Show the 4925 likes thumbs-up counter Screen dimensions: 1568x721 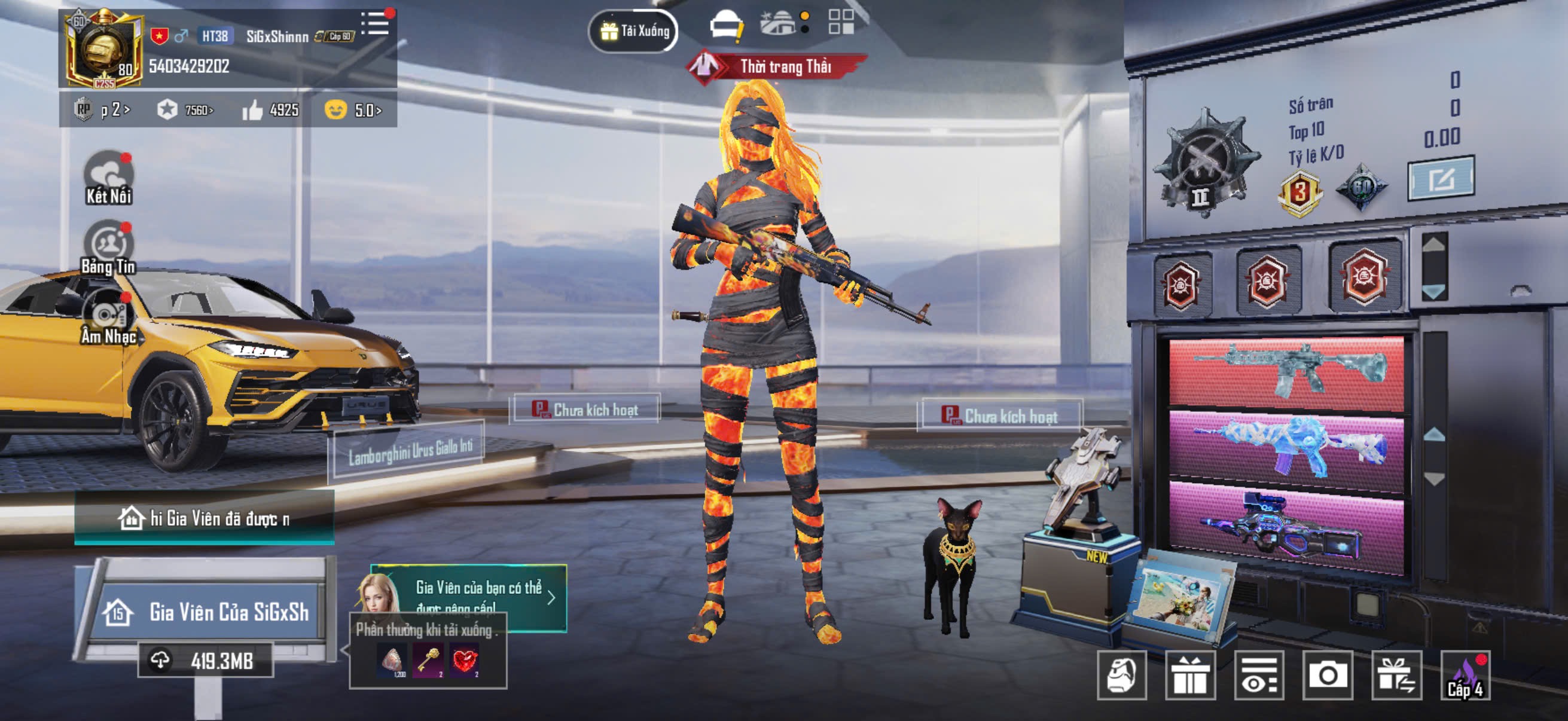(270, 110)
